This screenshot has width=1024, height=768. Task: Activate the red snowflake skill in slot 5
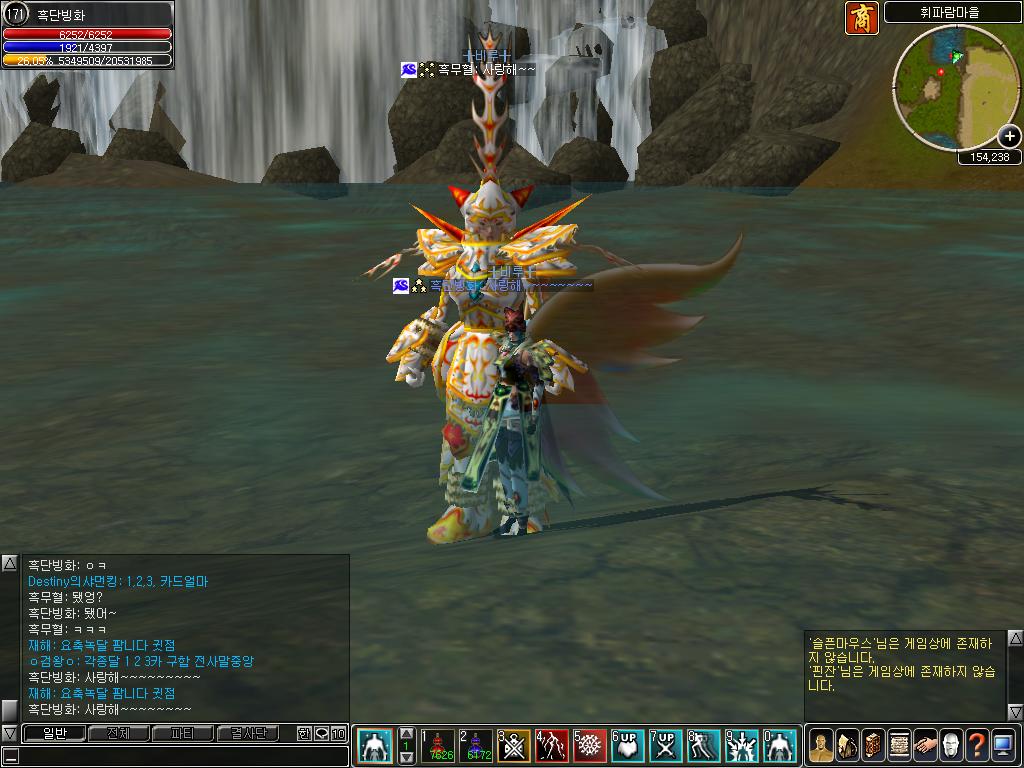tap(590, 745)
